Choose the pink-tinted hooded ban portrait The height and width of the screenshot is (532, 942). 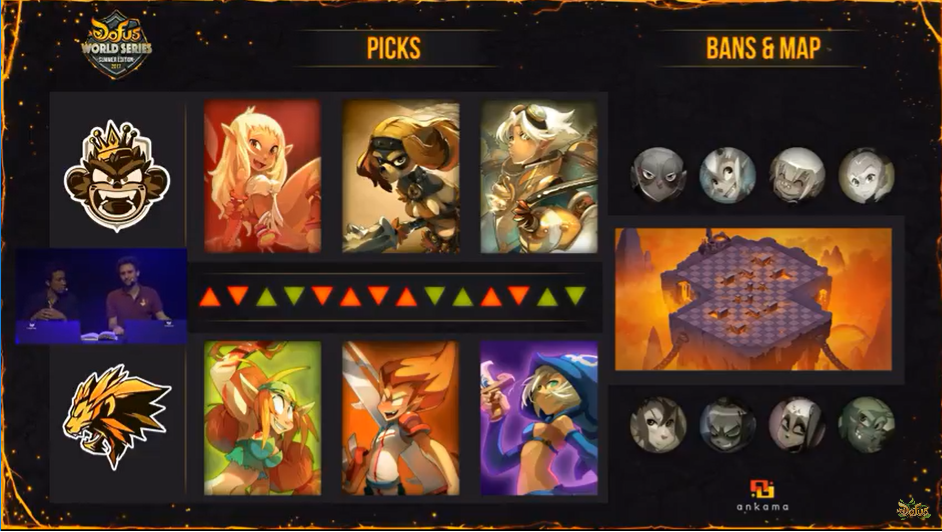pyautogui.click(x=797, y=424)
